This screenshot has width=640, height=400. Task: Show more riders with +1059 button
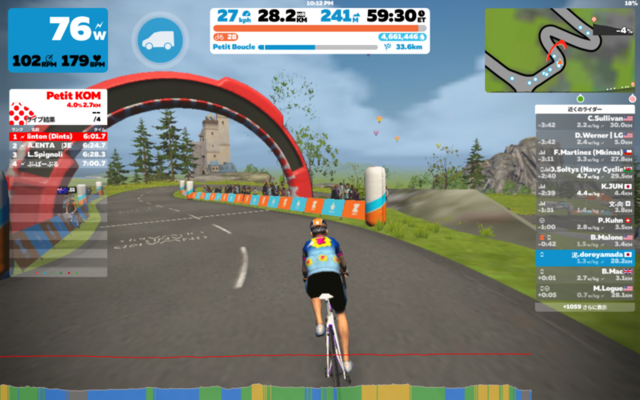[x=586, y=304]
